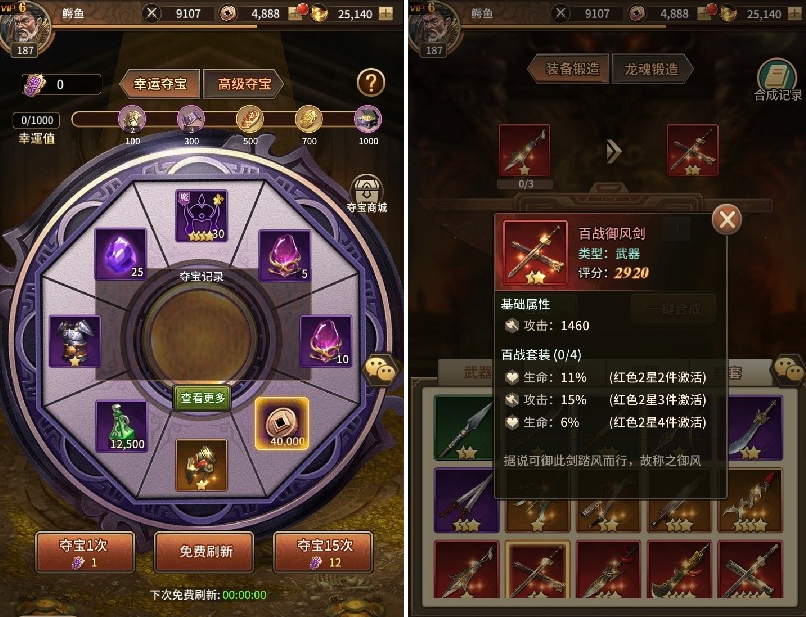
Task: Switch to the 高级夺宝 tab
Action: tap(243, 84)
